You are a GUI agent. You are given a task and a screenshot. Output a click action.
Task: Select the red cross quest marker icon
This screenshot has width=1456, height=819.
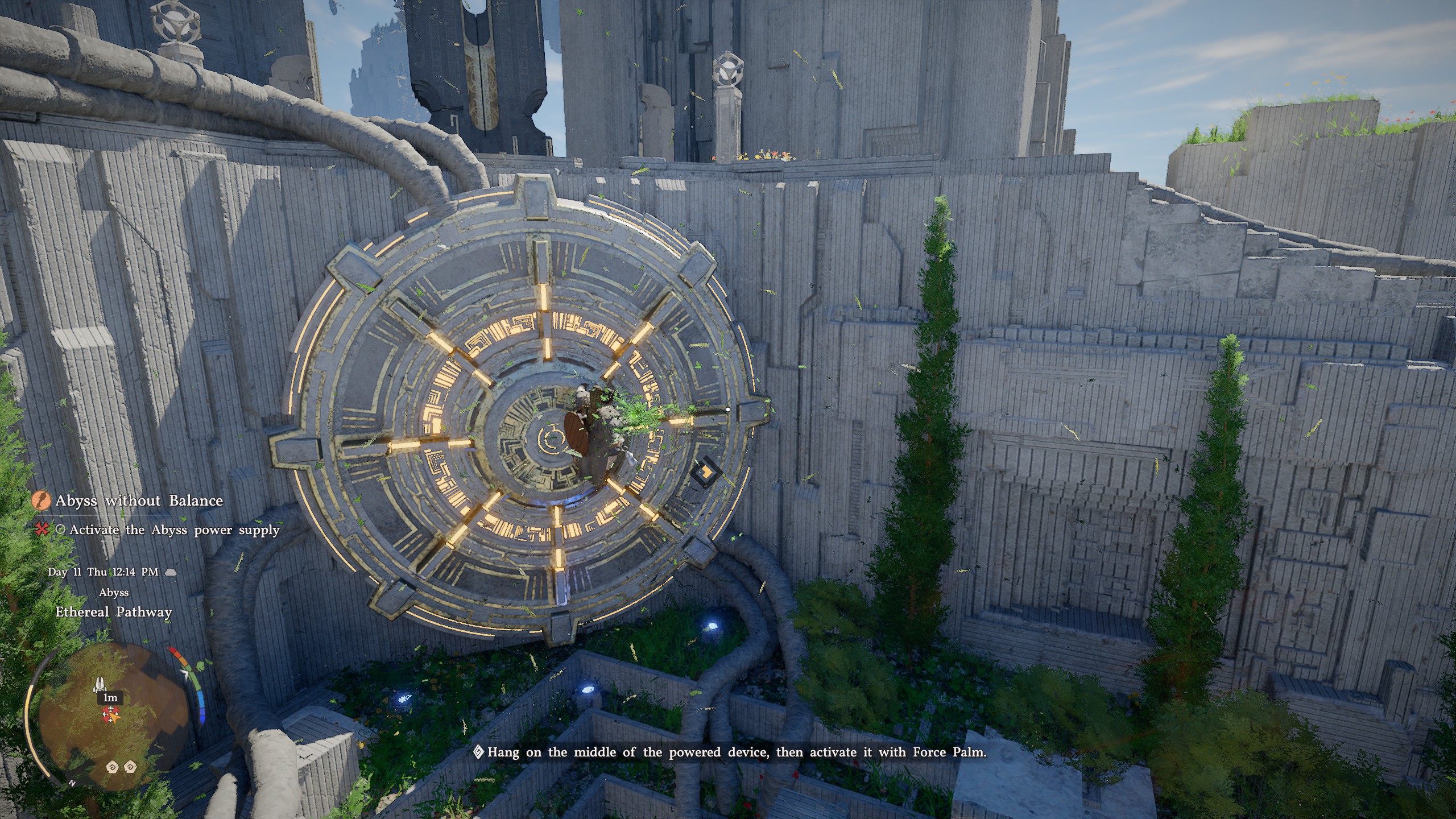click(x=42, y=530)
